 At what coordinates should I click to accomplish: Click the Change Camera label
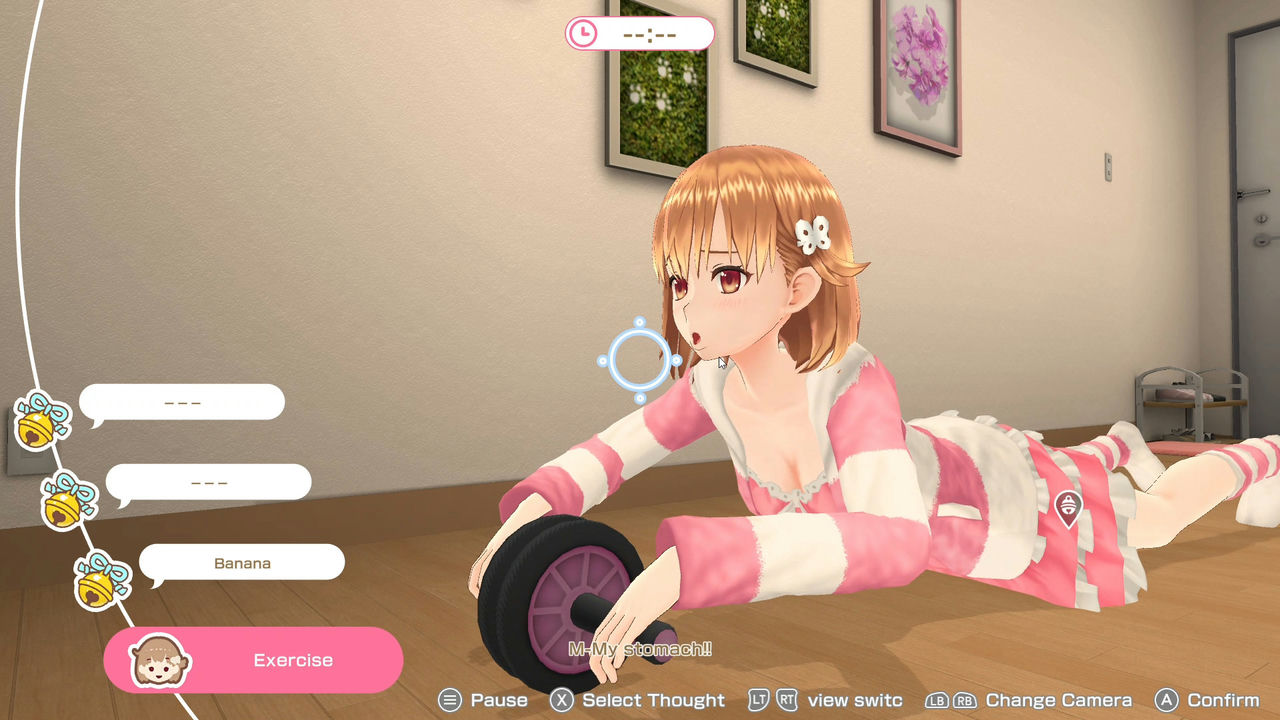tap(1060, 700)
